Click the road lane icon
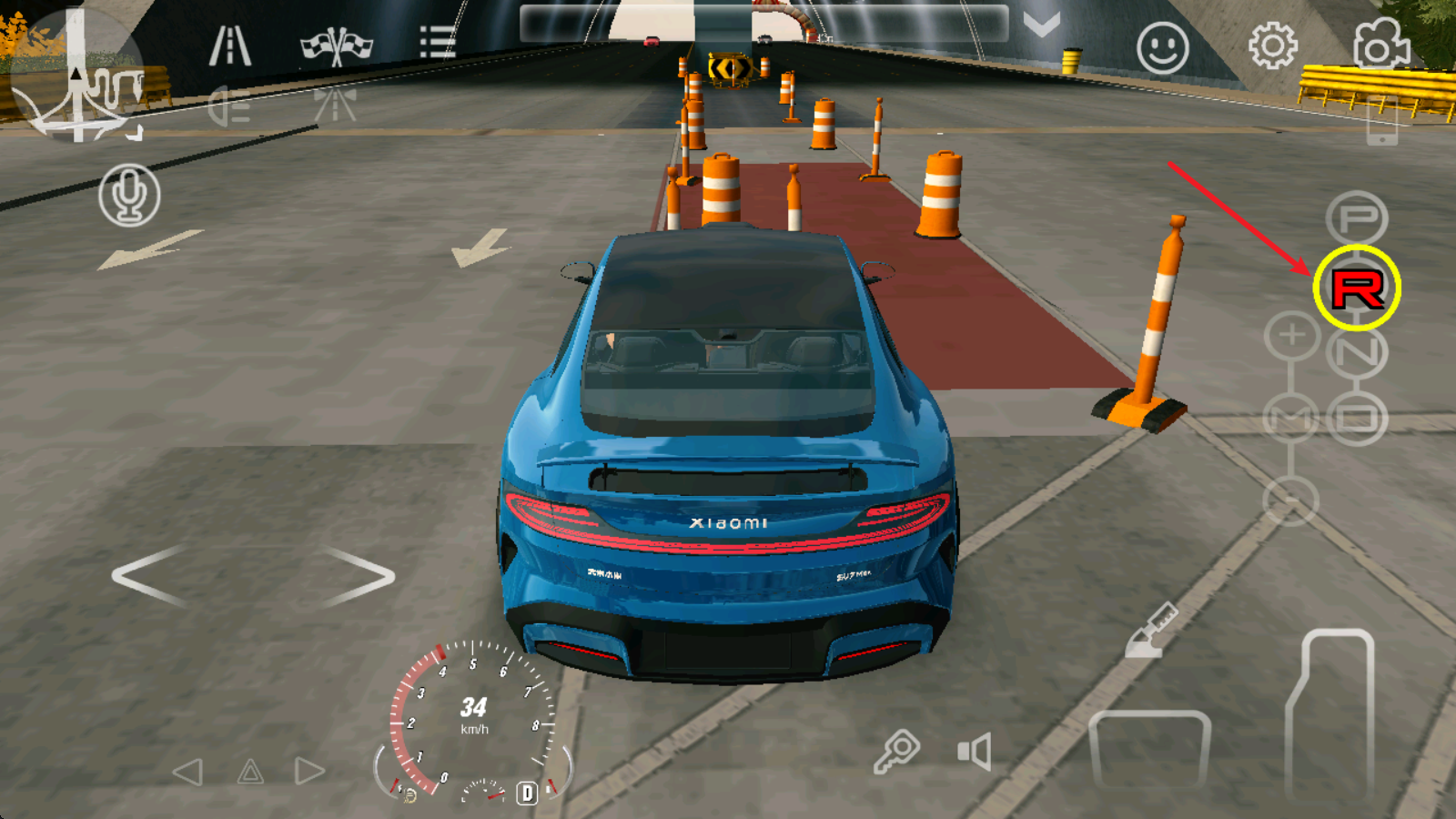The image size is (1456, 819). [x=230, y=45]
